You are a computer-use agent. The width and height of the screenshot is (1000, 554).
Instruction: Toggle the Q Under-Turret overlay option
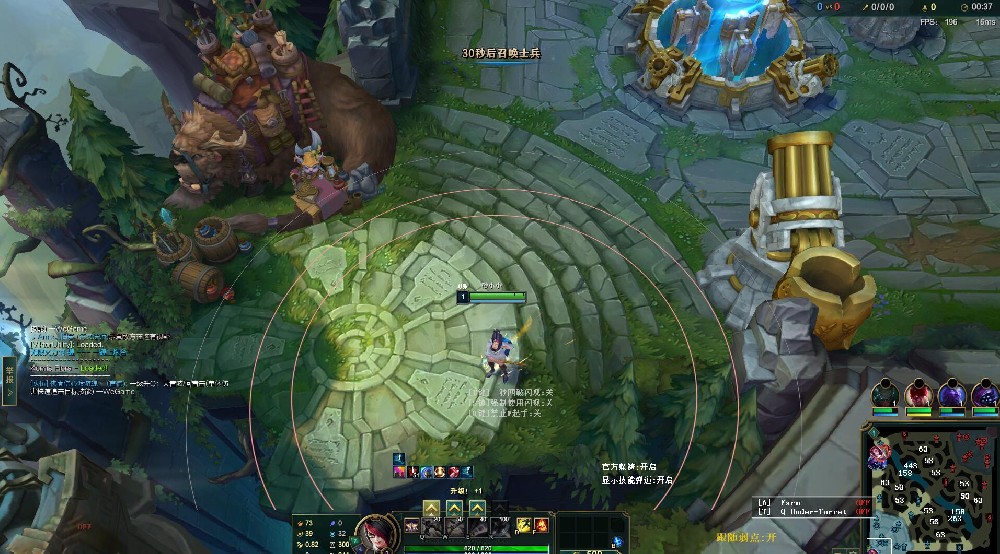(x=805, y=511)
